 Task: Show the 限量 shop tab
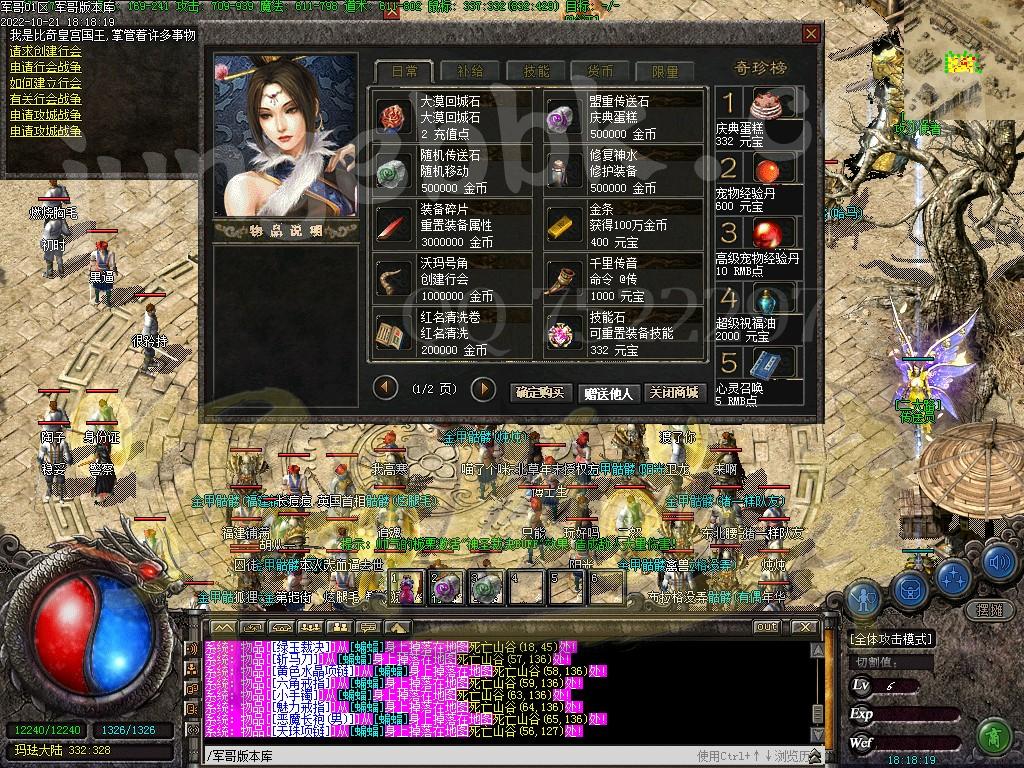[665, 71]
